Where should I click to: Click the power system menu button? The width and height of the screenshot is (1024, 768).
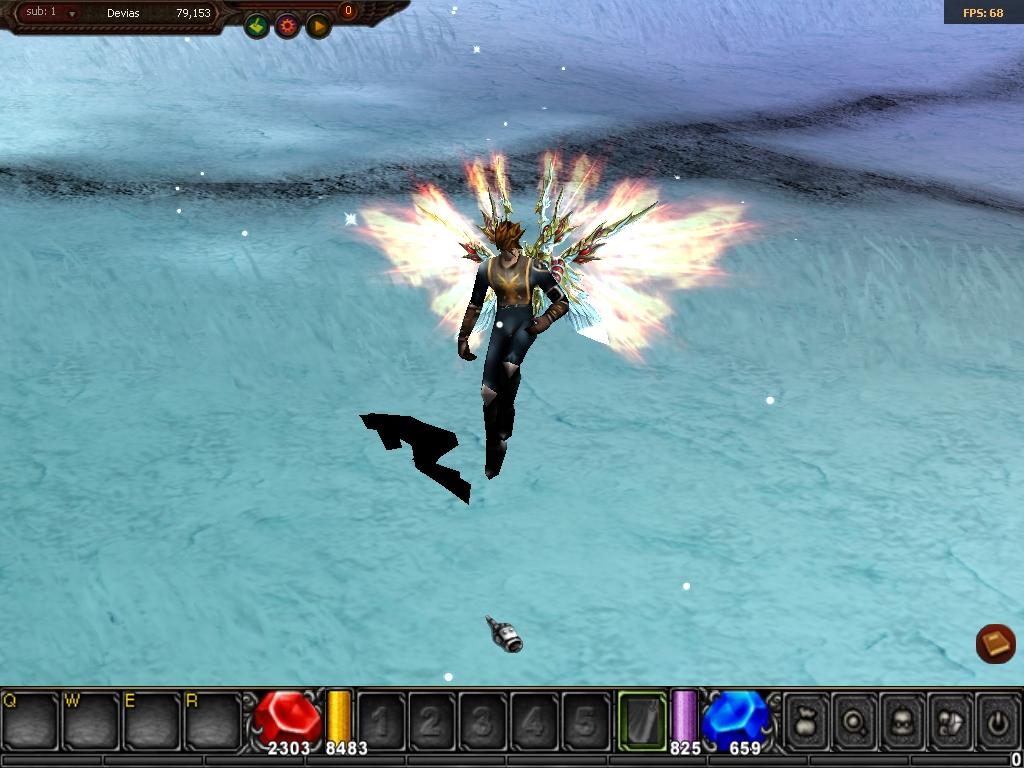click(x=997, y=720)
